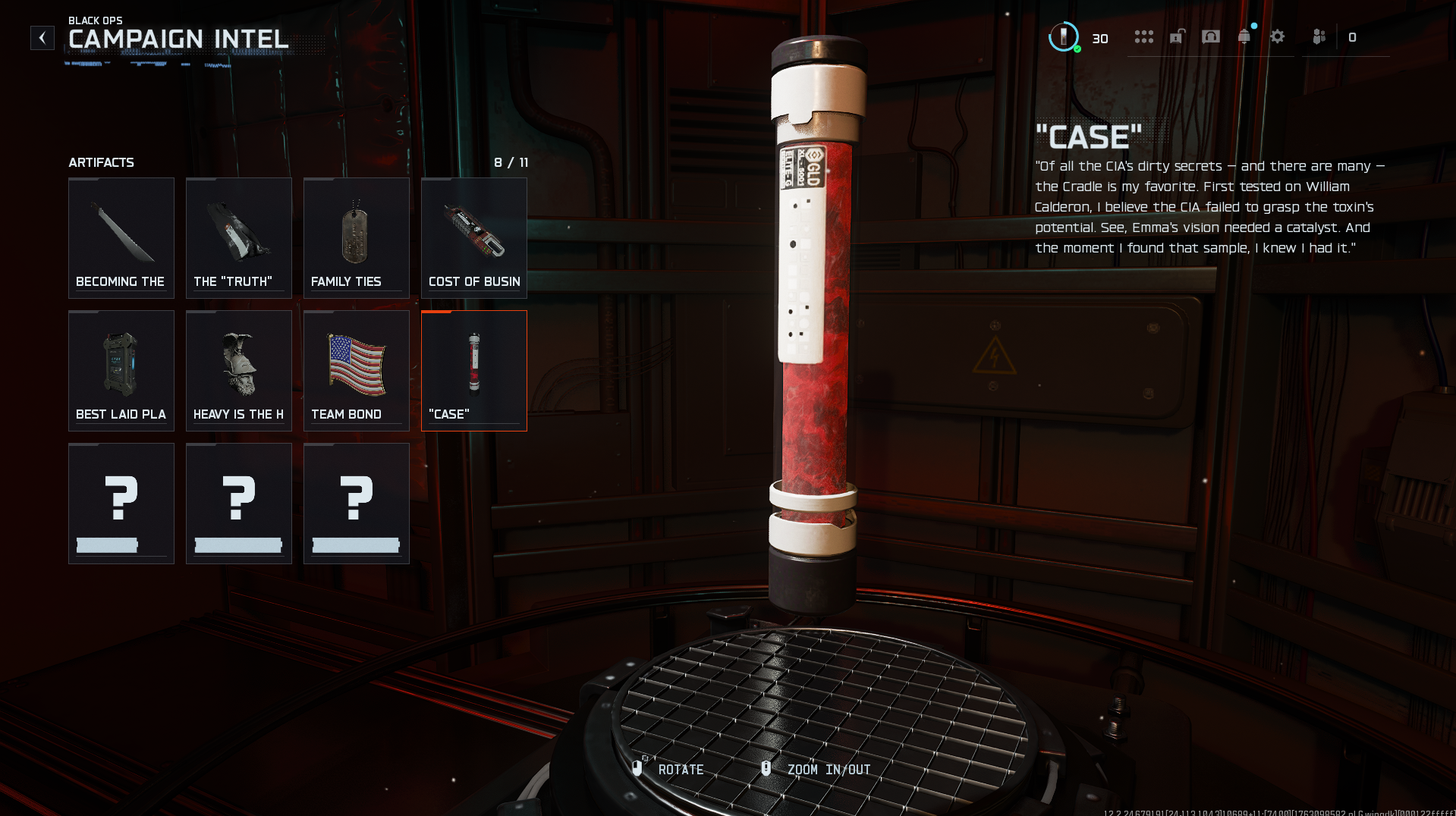Open the friends and party icon
Viewport: 1456px width, 816px height.
[x=1319, y=37]
